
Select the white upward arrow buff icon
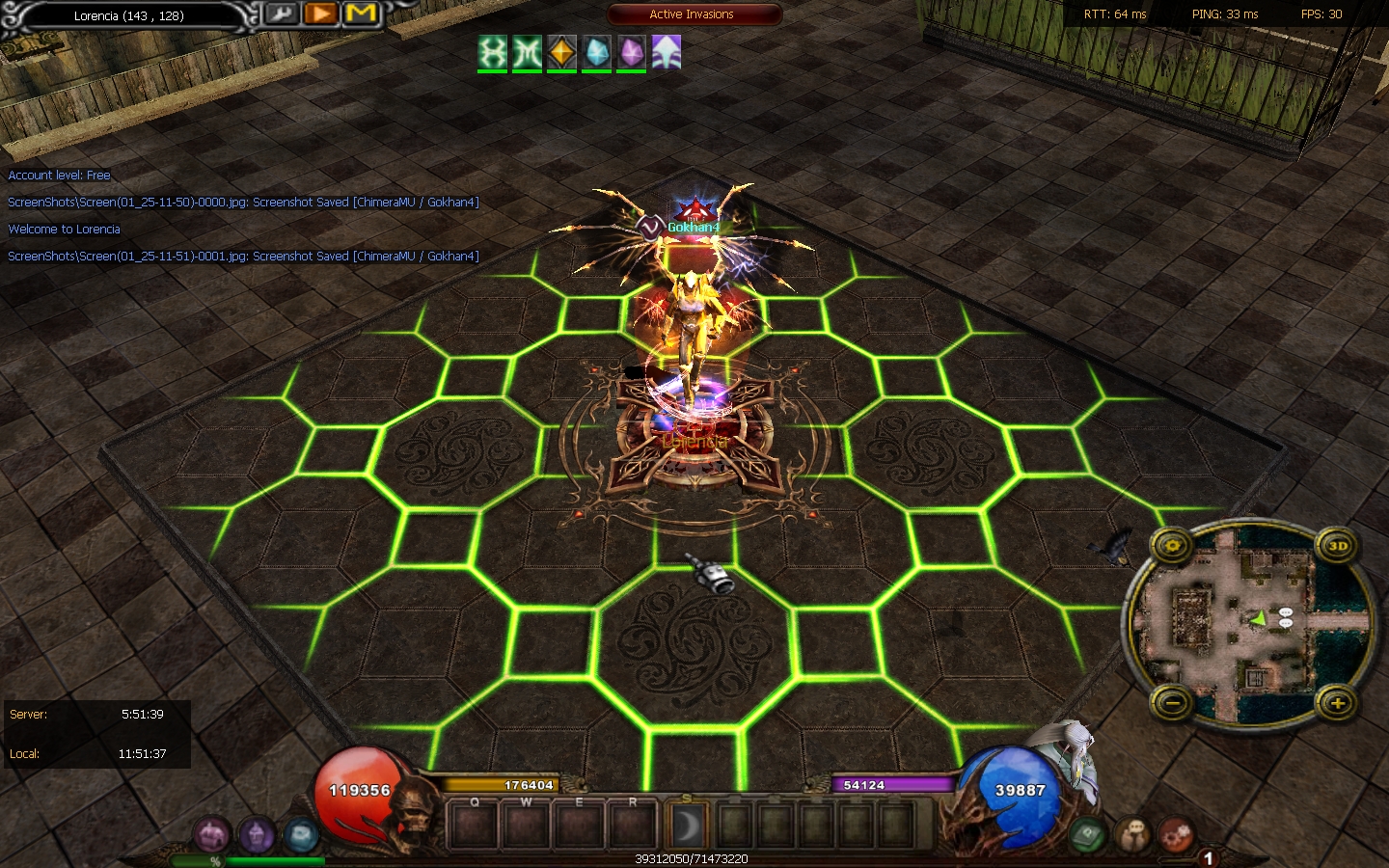tap(667, 52)
